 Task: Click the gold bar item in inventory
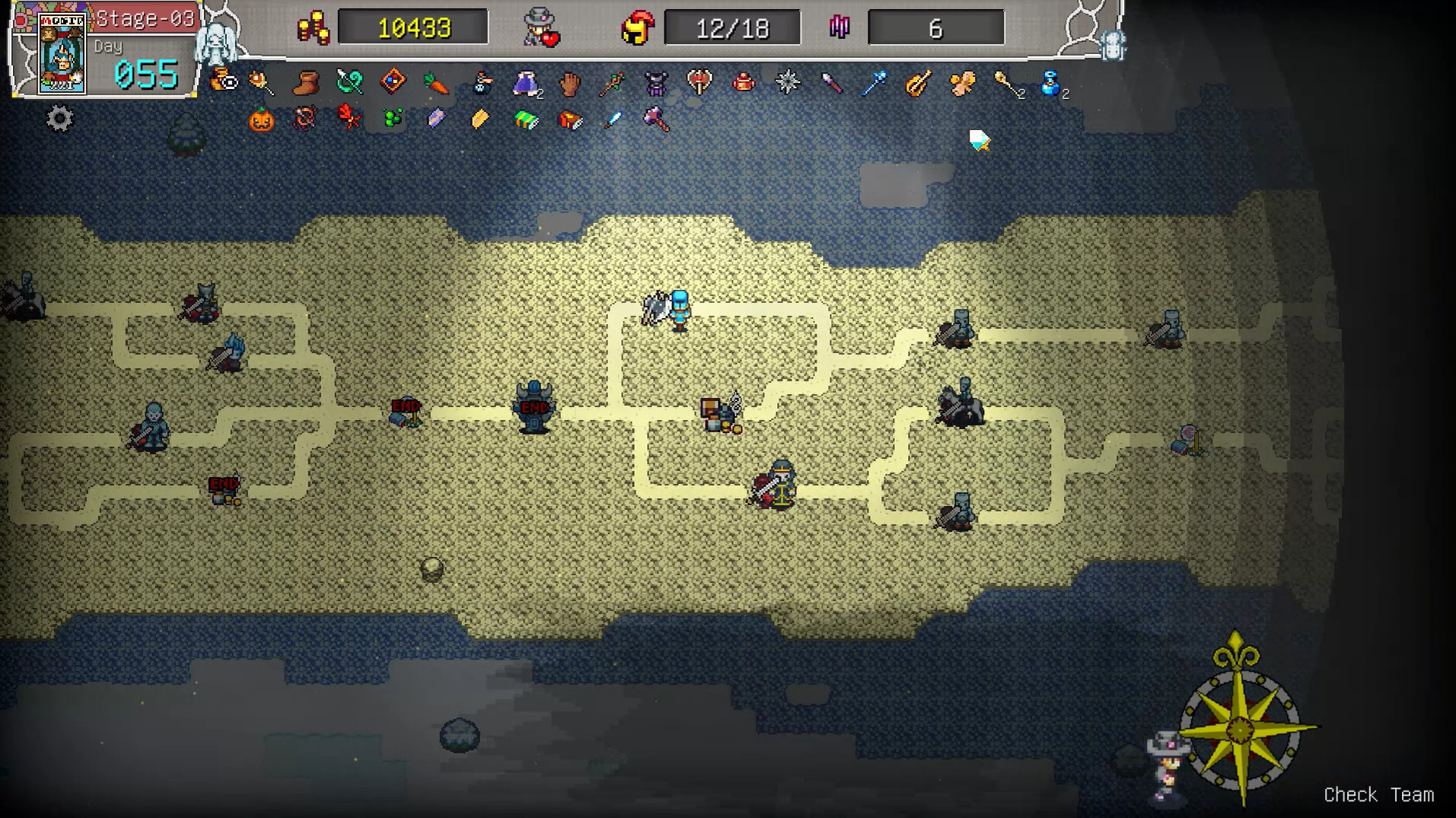pos(478,119)
